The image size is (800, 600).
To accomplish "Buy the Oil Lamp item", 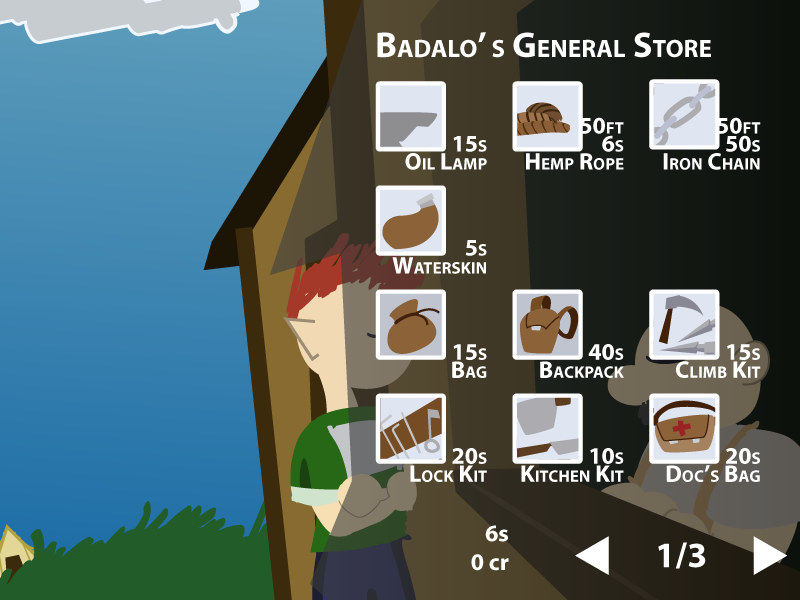I will pyautogui.click(x=410, y=116).
